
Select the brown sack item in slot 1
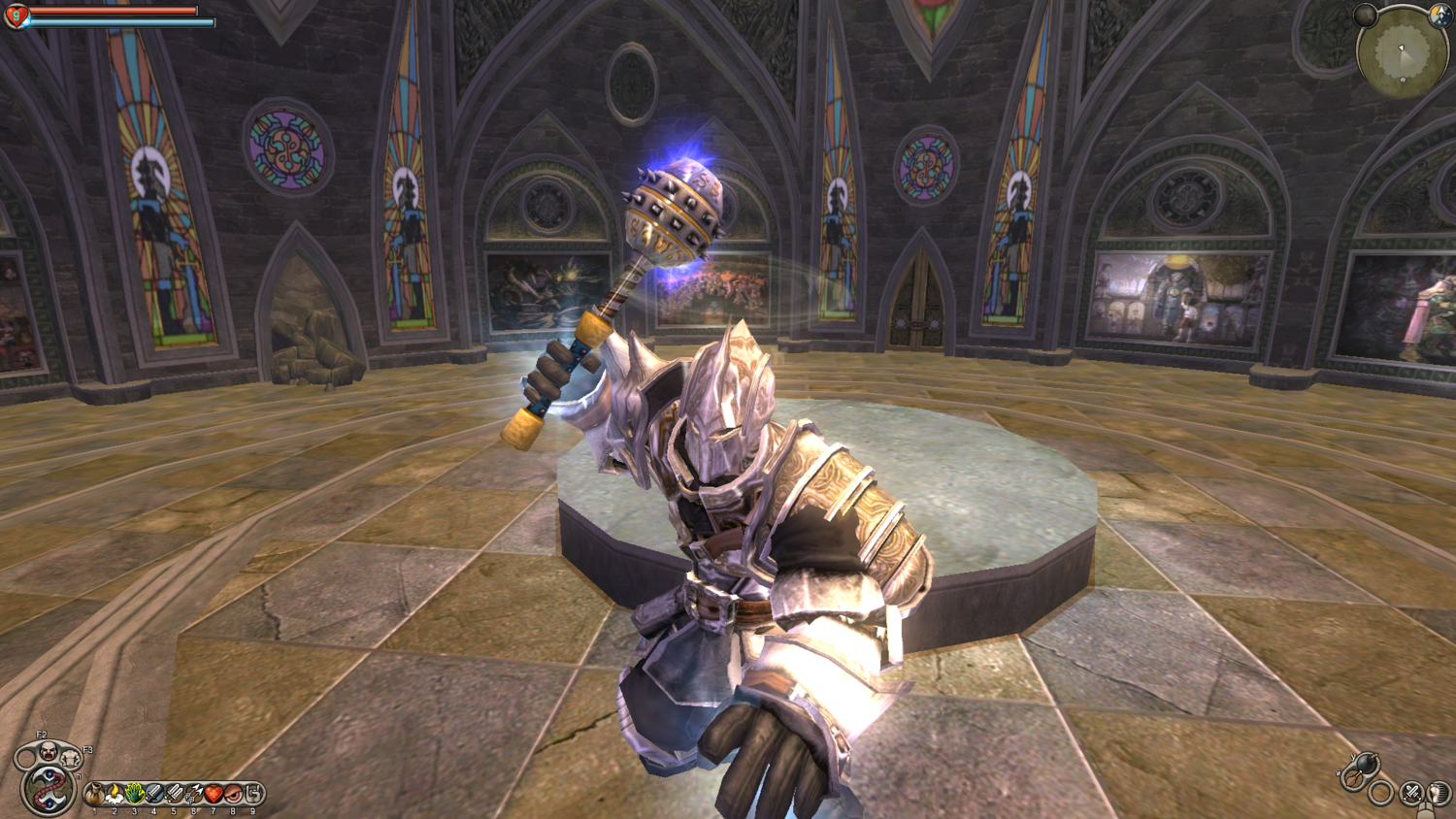(95, 795)
